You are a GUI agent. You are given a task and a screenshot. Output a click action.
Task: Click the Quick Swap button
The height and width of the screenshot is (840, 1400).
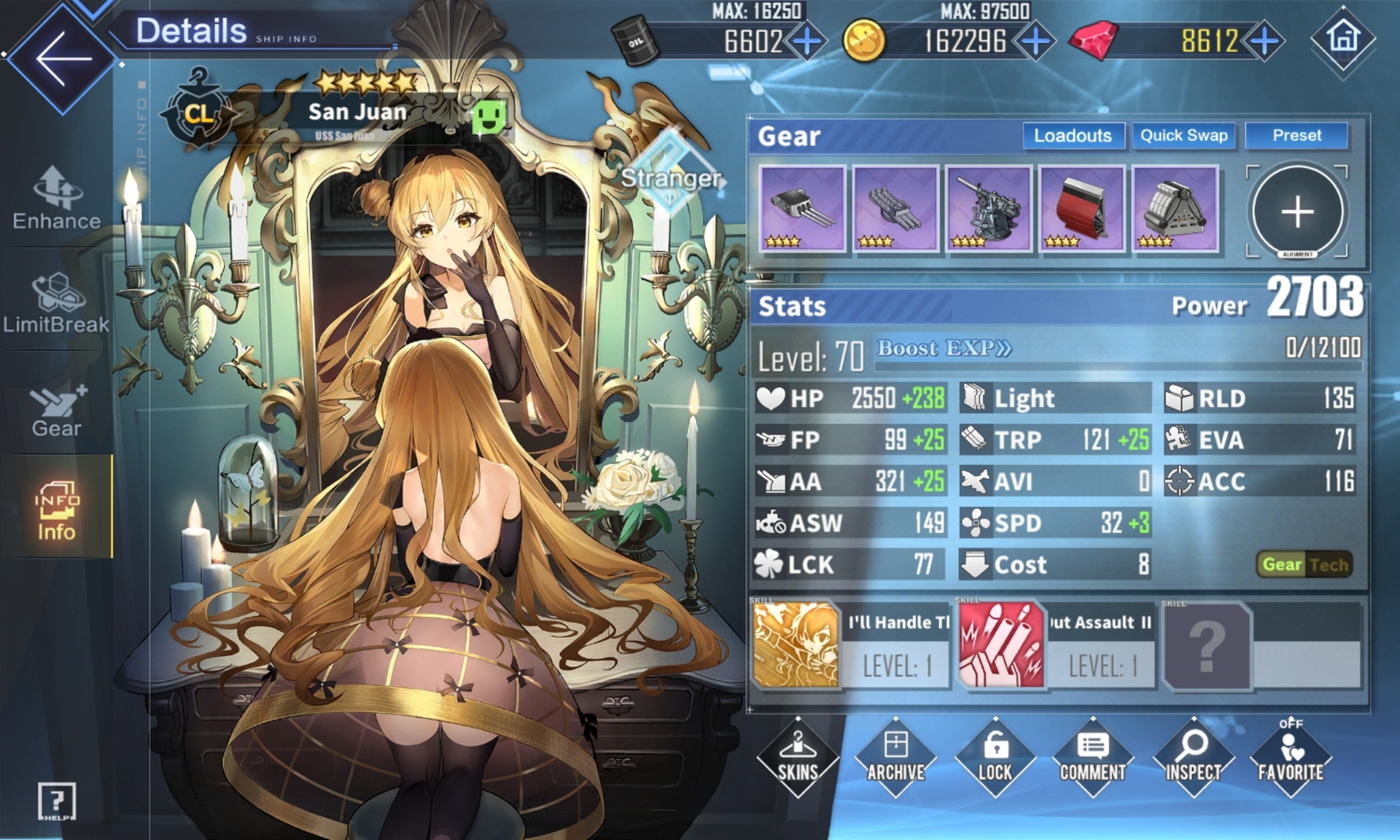click(1183, 136)
